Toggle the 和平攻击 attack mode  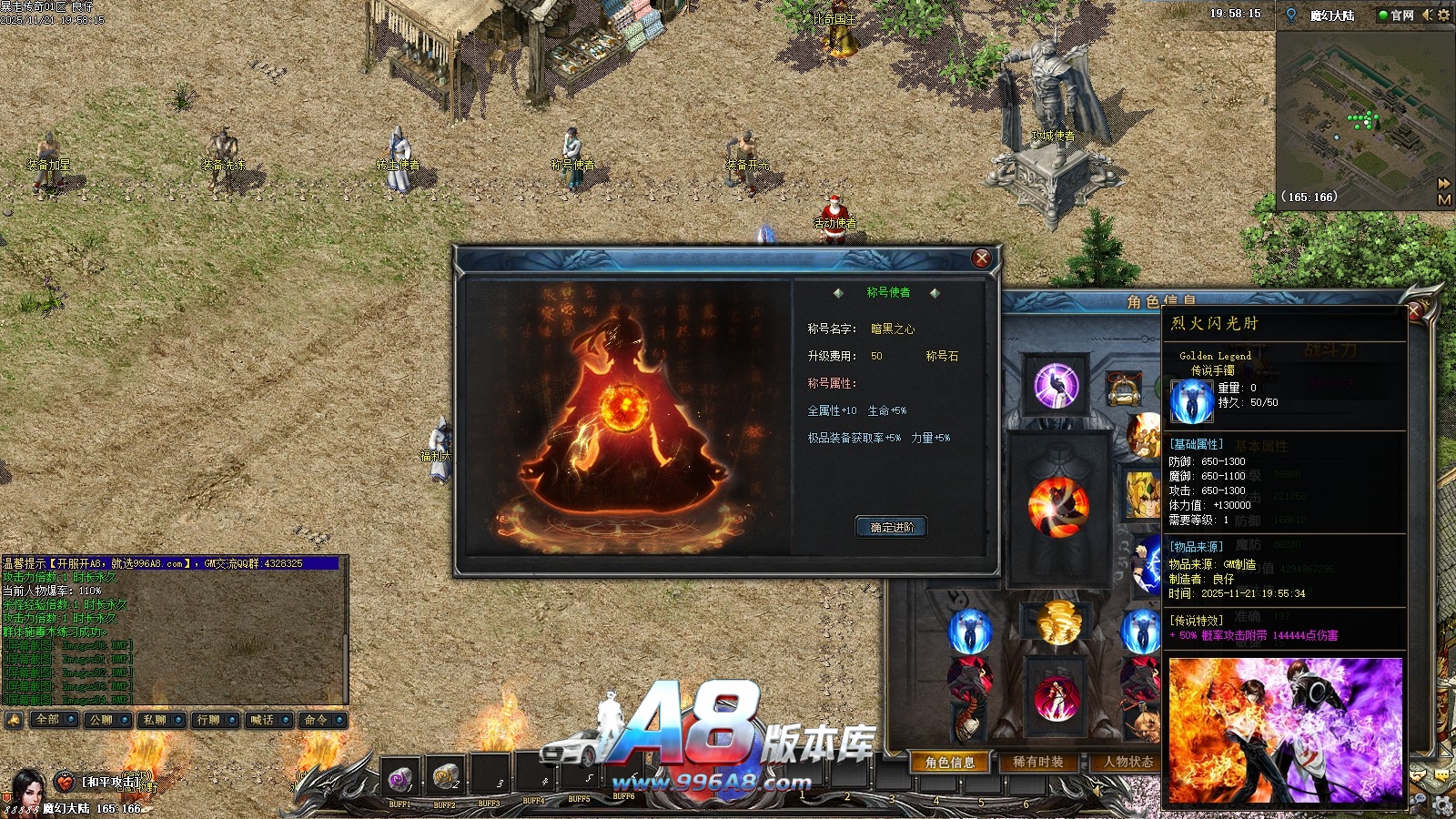coord(110,782)
